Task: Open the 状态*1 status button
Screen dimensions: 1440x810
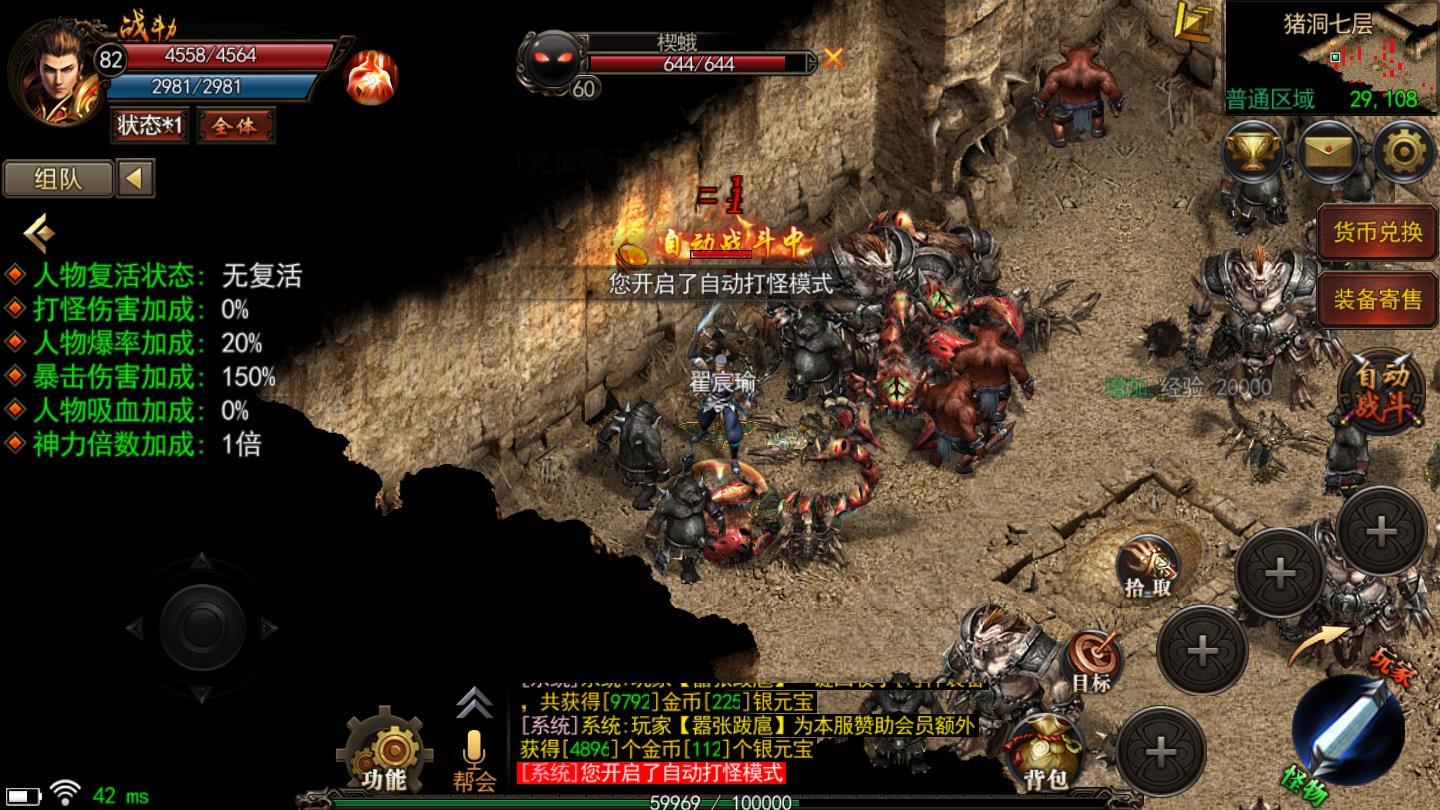Action: [150, 126]
